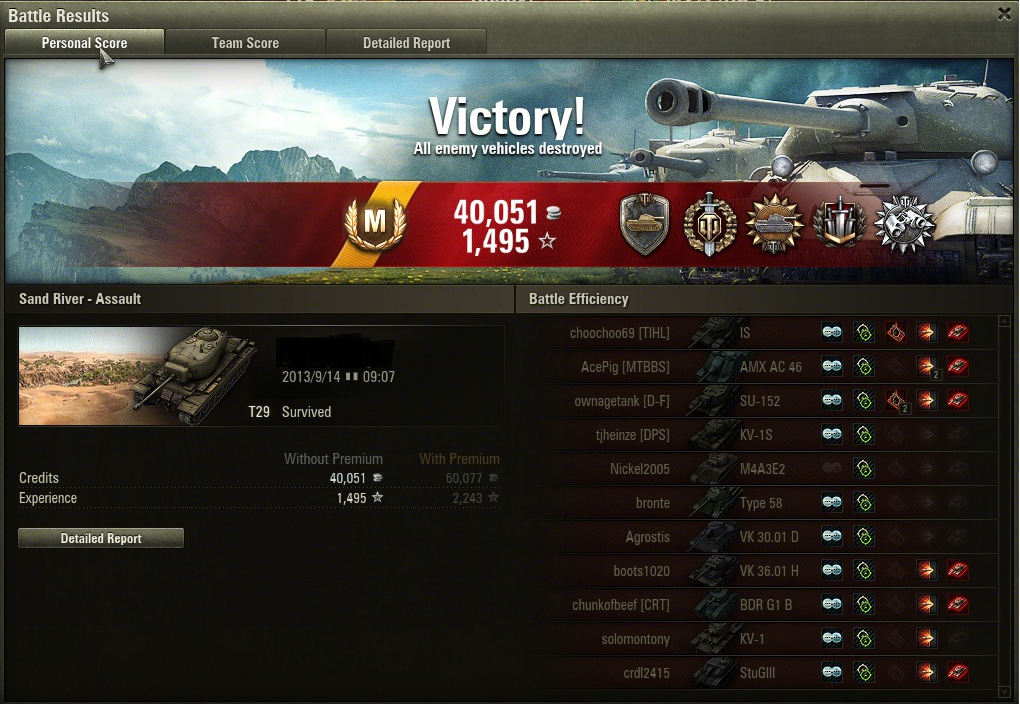The width and height of the screenshot is (1020, 705).
Task: Choose the Agrostis VK 30.01 D row
Action: coord(760,537)
